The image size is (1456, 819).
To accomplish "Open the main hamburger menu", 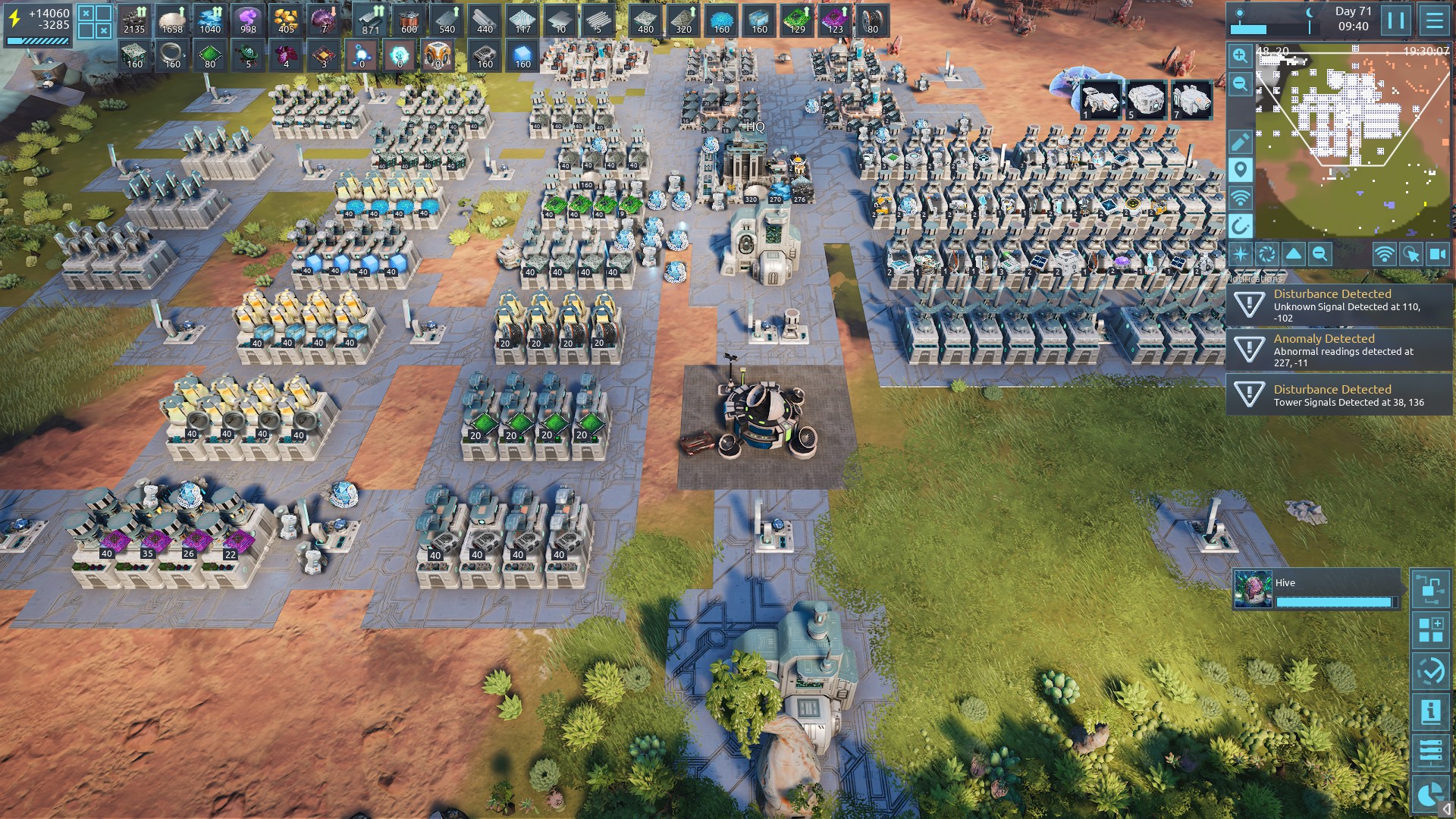I will click(x=1434, y=20).
